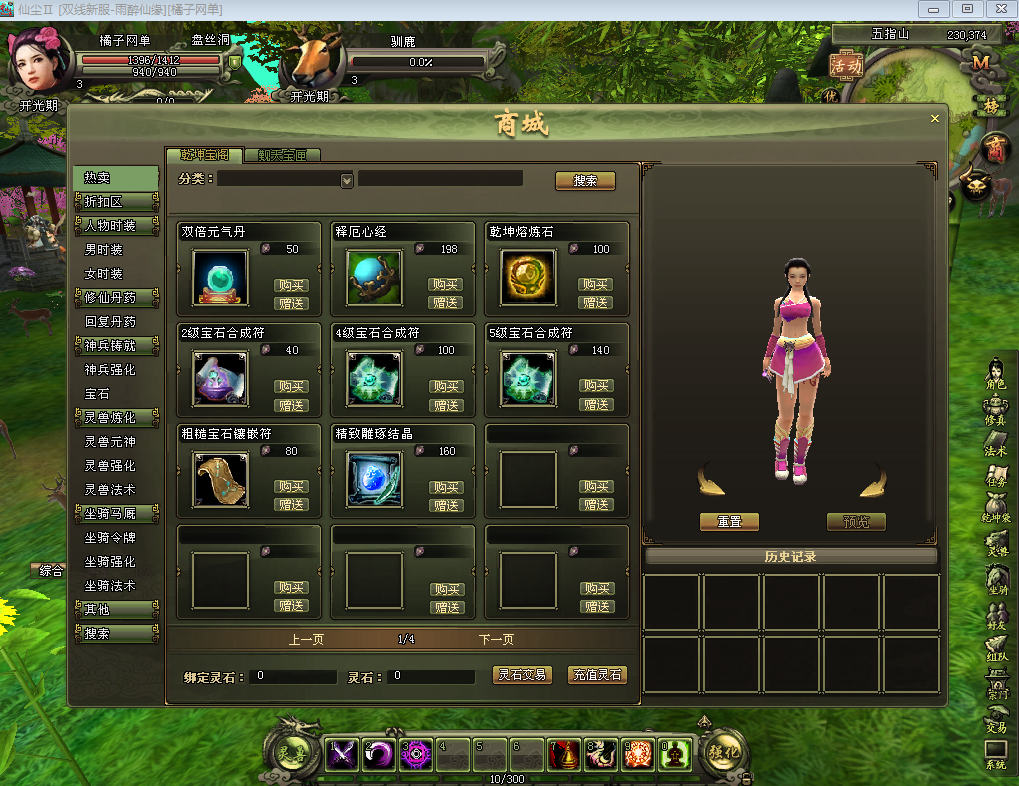The height and width of the screenshot is (786, 1019).
Task: Close the 商城 shop window
Action: pyautogui.click(x=935, y=119)
